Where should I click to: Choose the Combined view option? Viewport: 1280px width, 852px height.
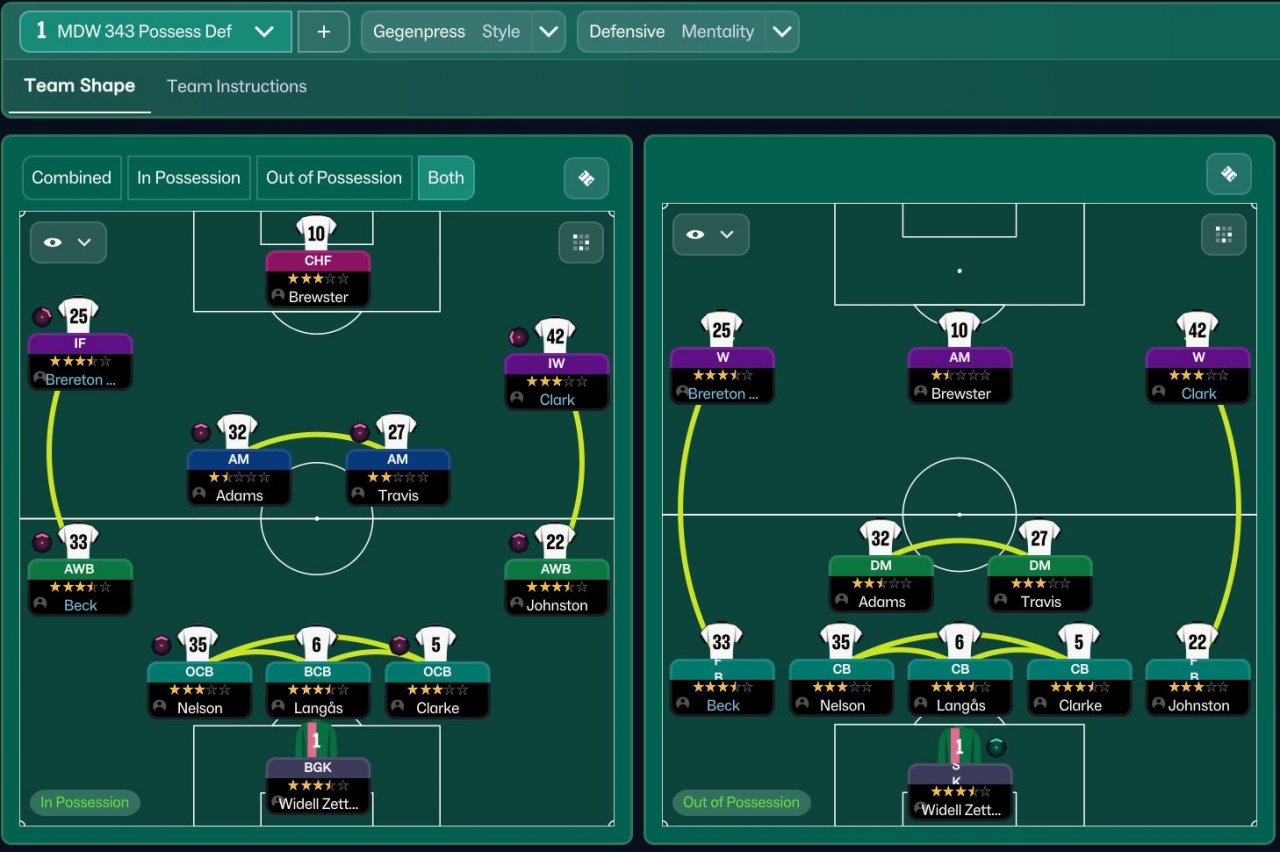(x=71, y=178)
